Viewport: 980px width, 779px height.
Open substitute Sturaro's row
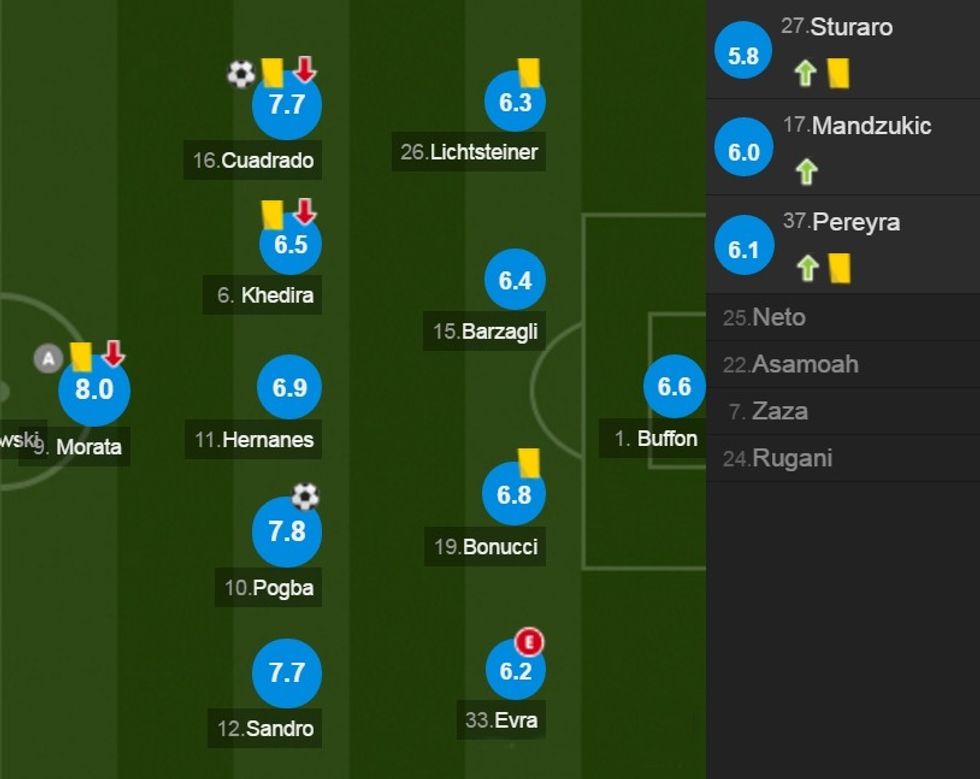(842, 49)
